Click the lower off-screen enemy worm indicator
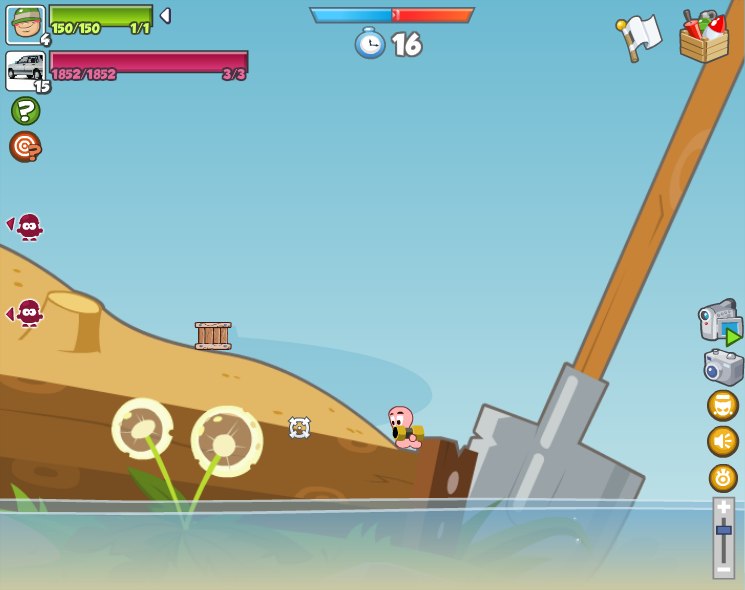The image size is (745, 590). coord(27,313)
